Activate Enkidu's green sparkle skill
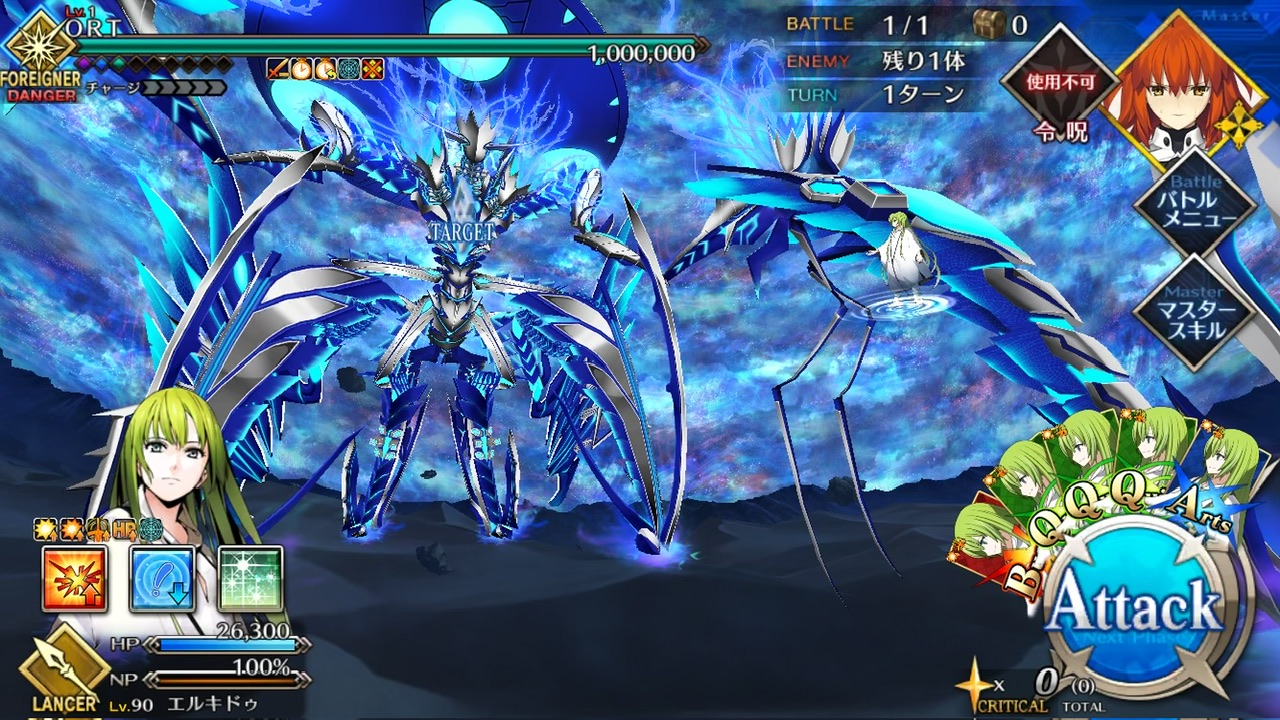The image size is (1280, 720). (250, 579)
